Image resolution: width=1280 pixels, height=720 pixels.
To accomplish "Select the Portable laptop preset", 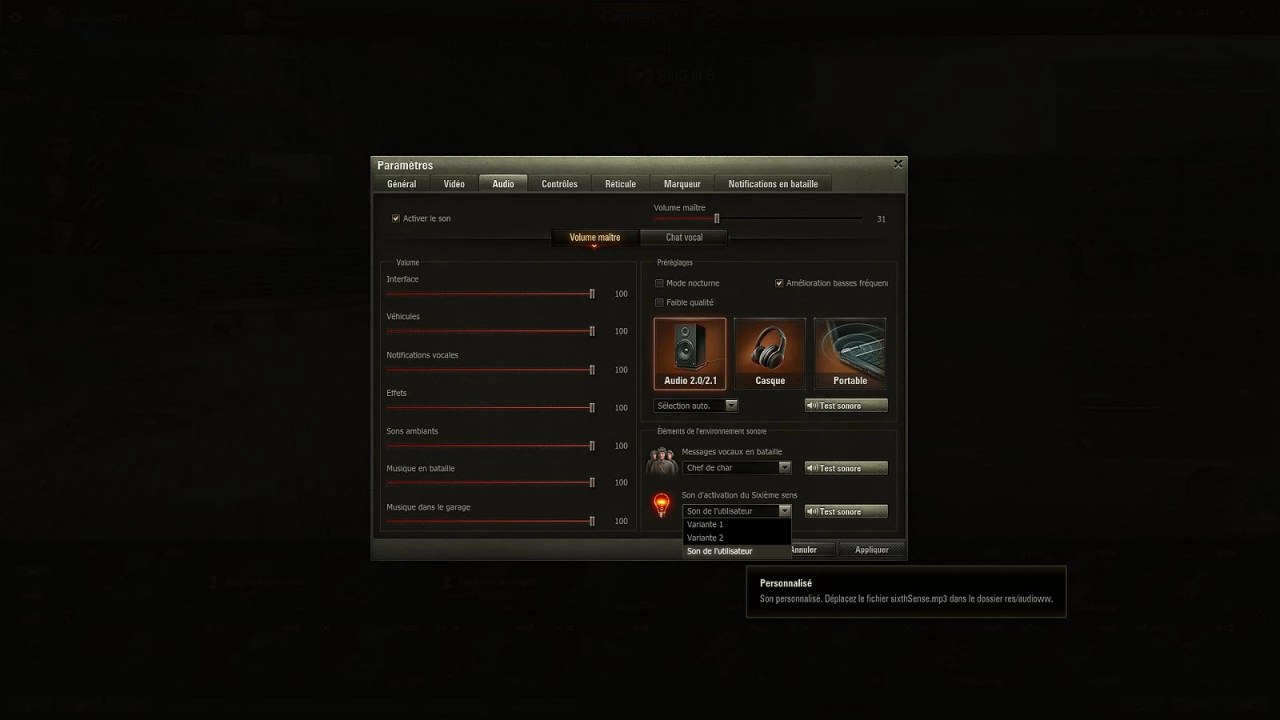I will point(849,352).
